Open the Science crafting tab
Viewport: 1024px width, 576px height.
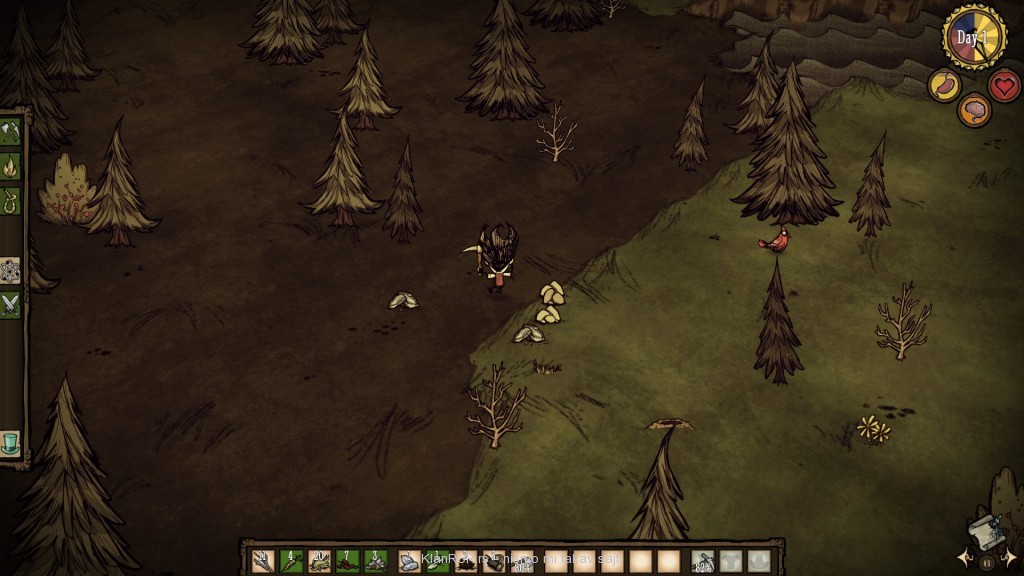(x=10, y=270)
